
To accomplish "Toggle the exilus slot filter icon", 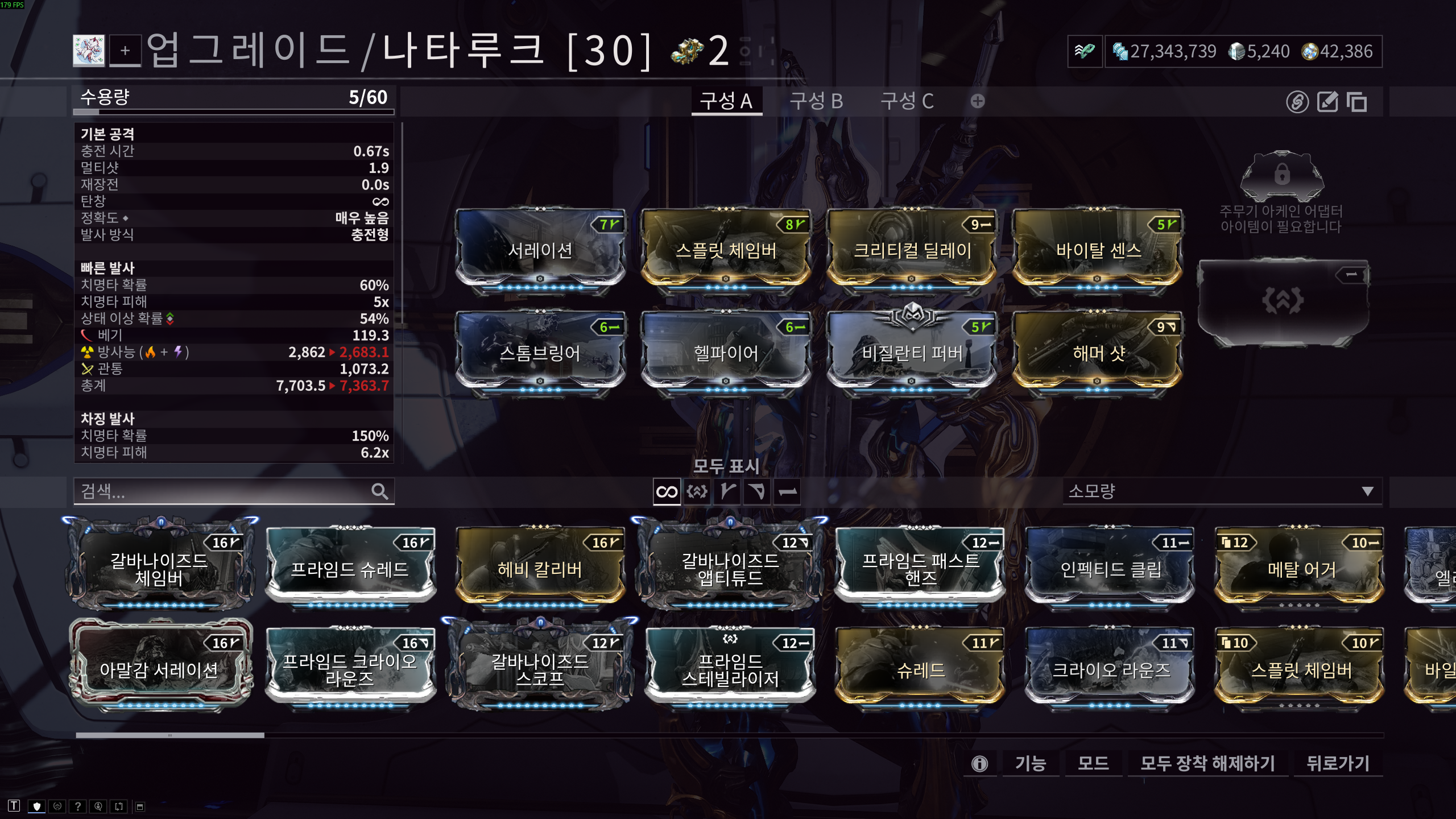I will [x=697, y=491].
